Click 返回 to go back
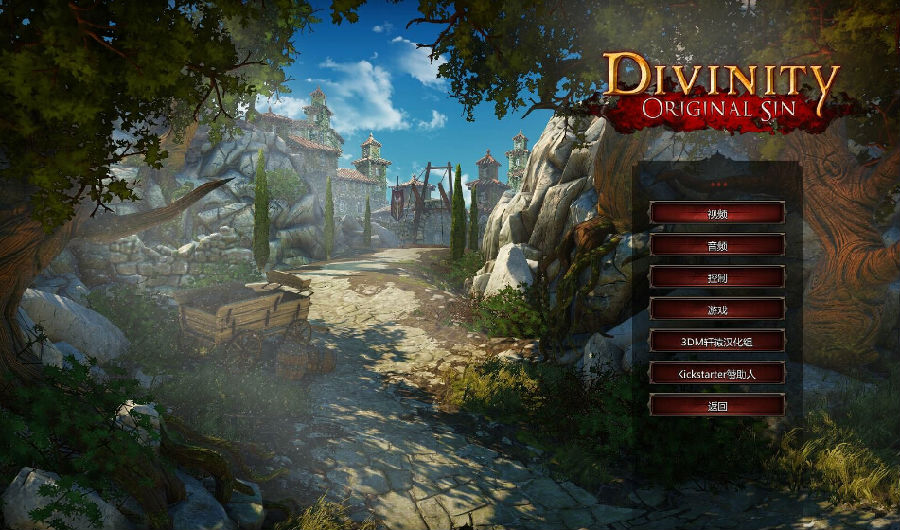The image size is (900, 530). pyautogui.click(x=717, y=405)
